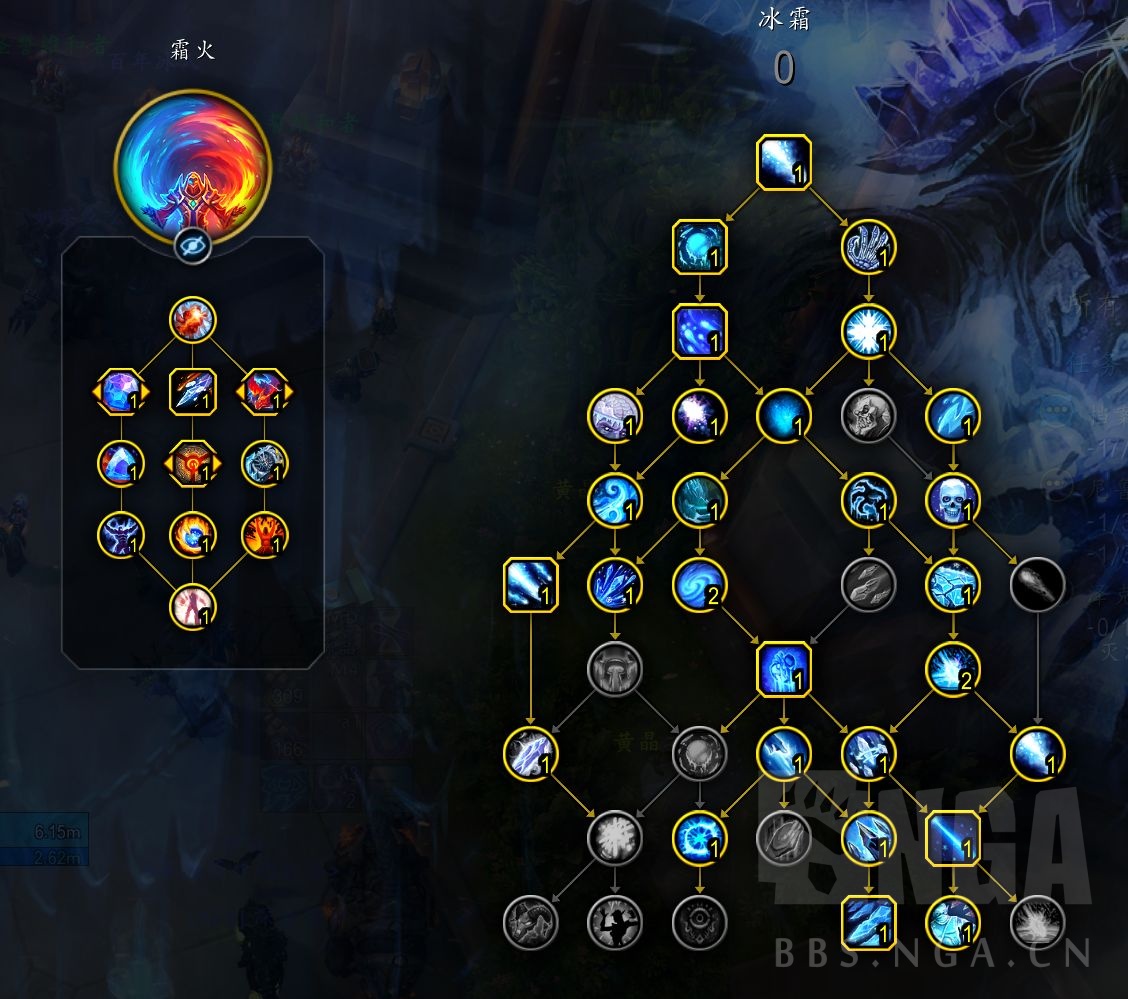Choose the unlearned gray eye symbol talent
Screen dimensions: 1128x999
coord(699,921)
